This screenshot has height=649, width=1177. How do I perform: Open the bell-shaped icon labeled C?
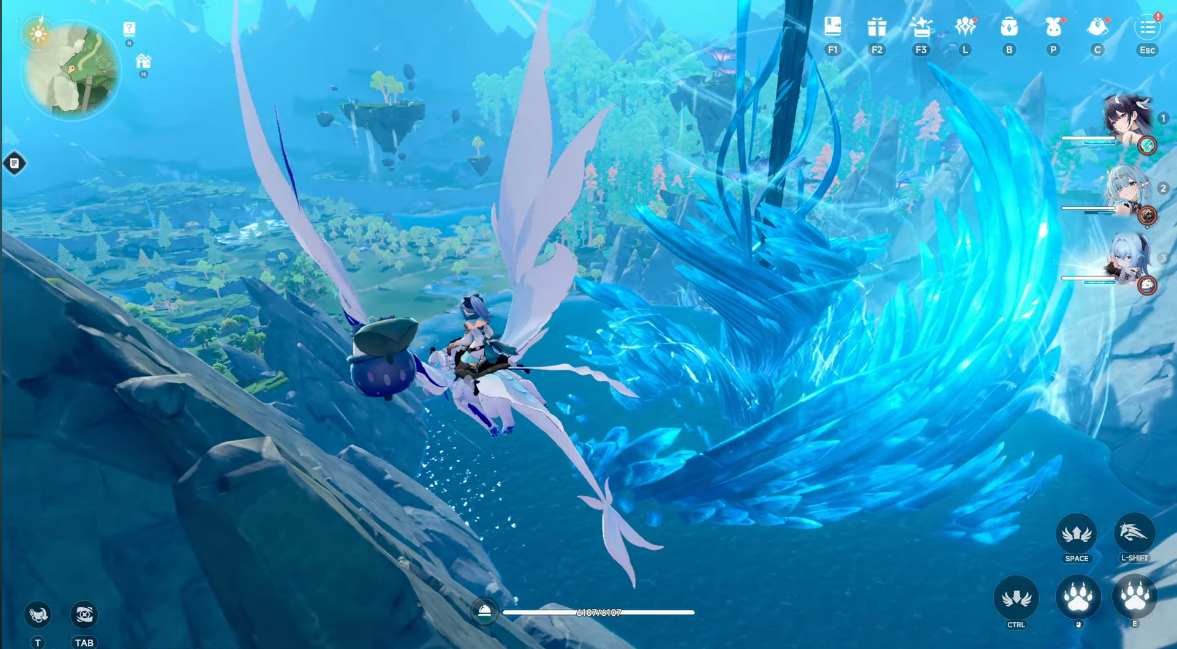[x=1097, y=27]
